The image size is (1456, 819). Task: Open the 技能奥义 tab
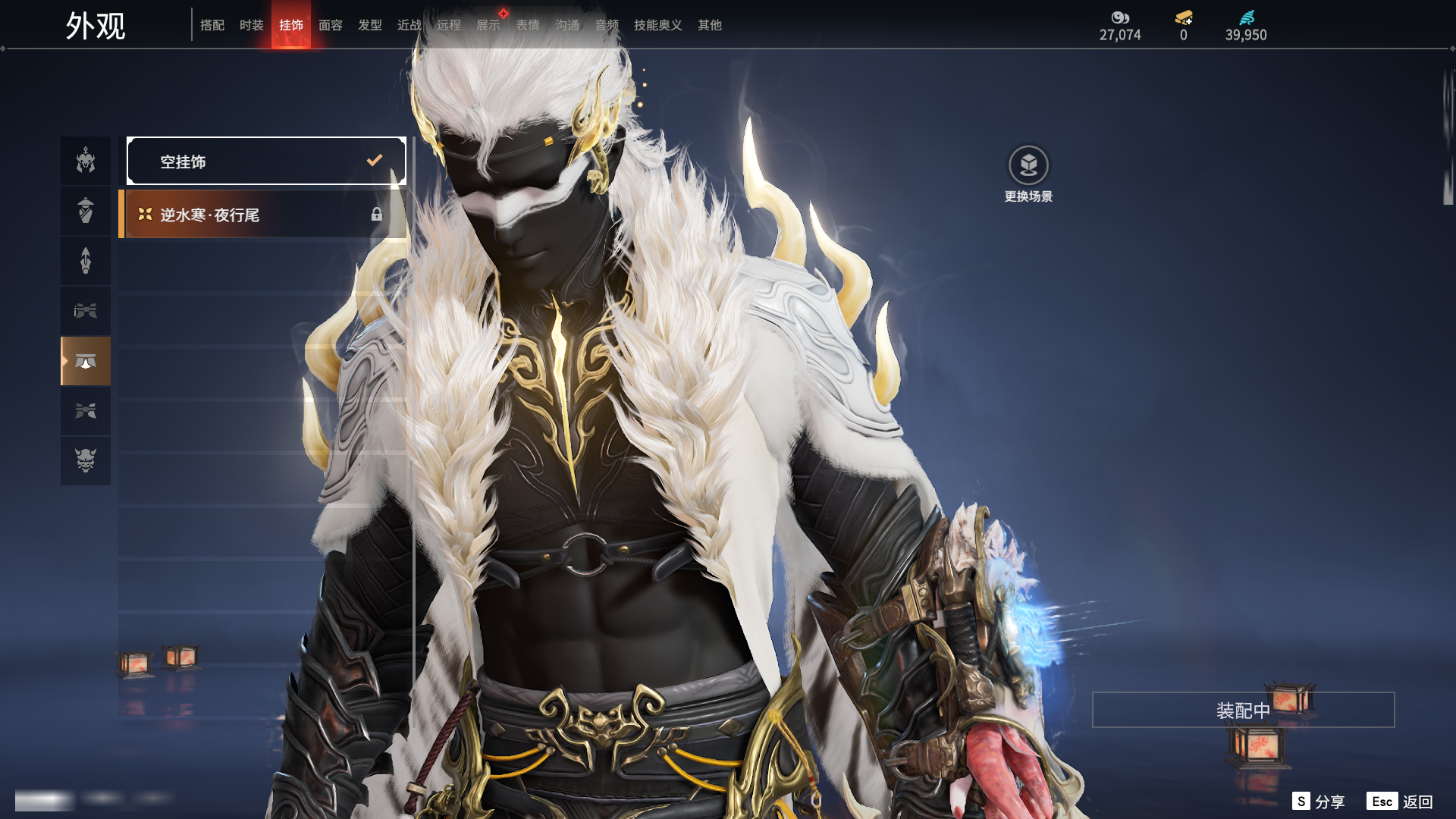[657, 25]
